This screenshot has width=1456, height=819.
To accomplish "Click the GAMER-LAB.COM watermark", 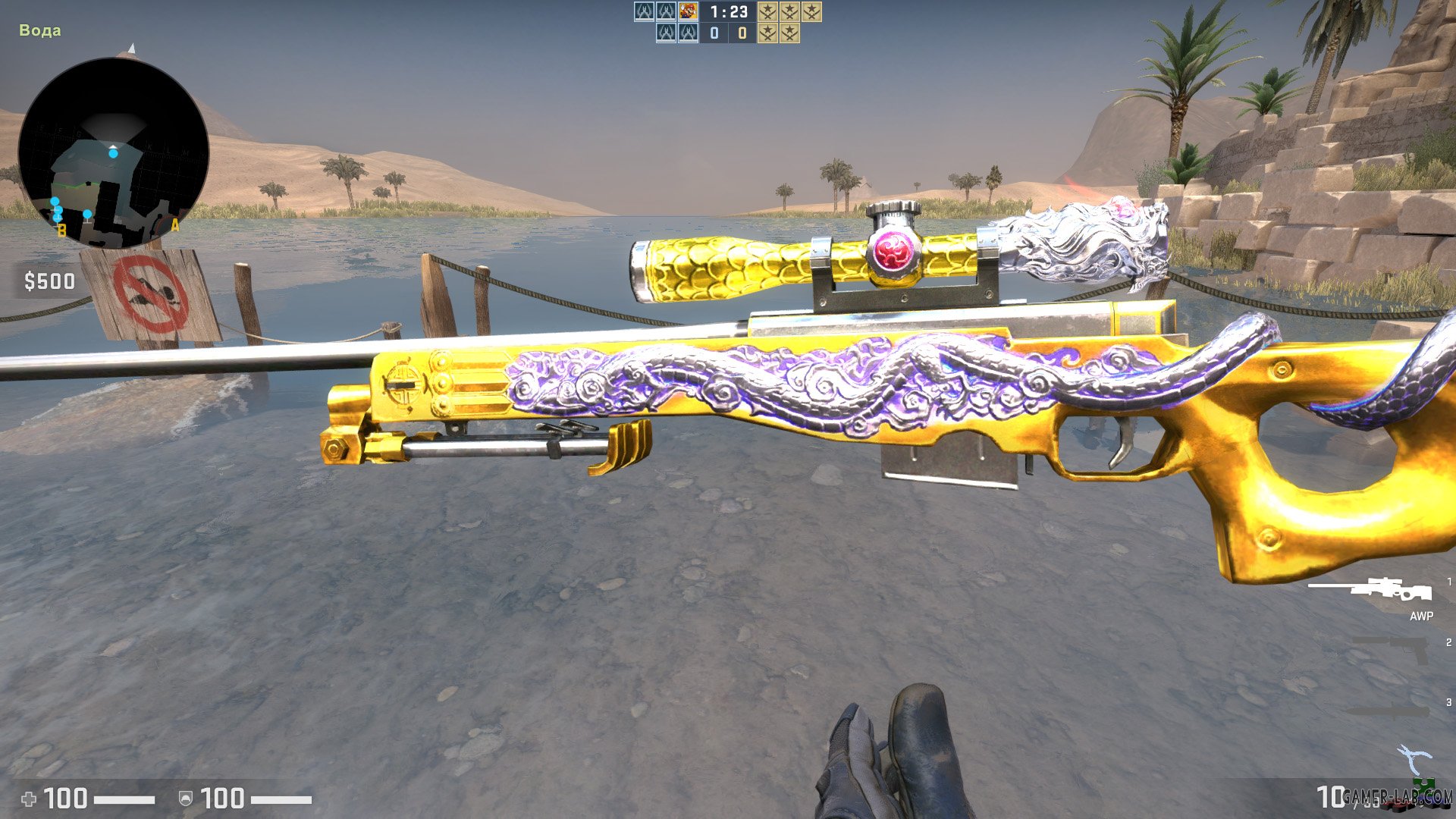I will click(x=1395, y=795).
